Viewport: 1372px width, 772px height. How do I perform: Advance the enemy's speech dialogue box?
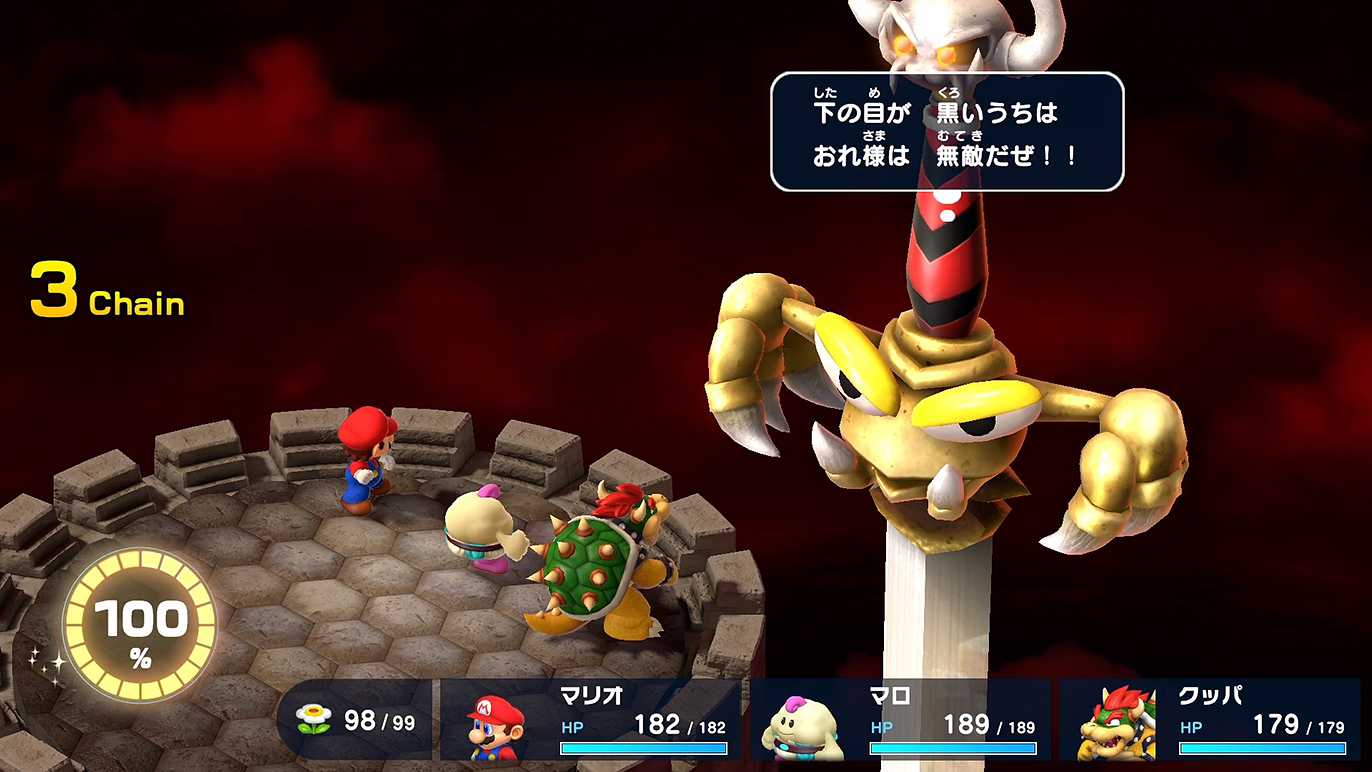946,131
